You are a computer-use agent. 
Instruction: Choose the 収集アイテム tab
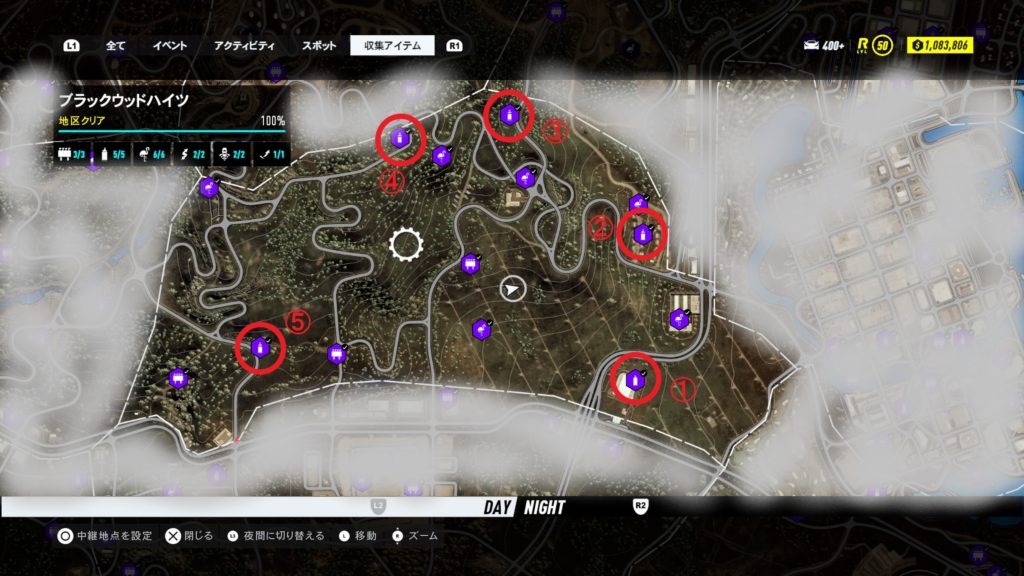[x=392, y=45]
